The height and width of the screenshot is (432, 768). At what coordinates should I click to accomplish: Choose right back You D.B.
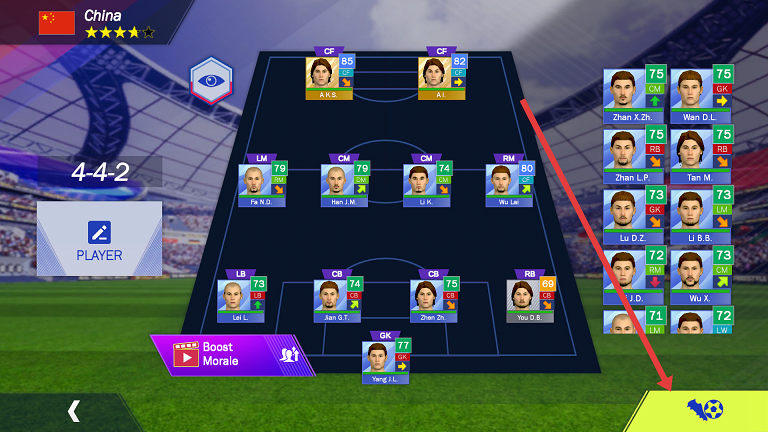[x=530, y=299]
